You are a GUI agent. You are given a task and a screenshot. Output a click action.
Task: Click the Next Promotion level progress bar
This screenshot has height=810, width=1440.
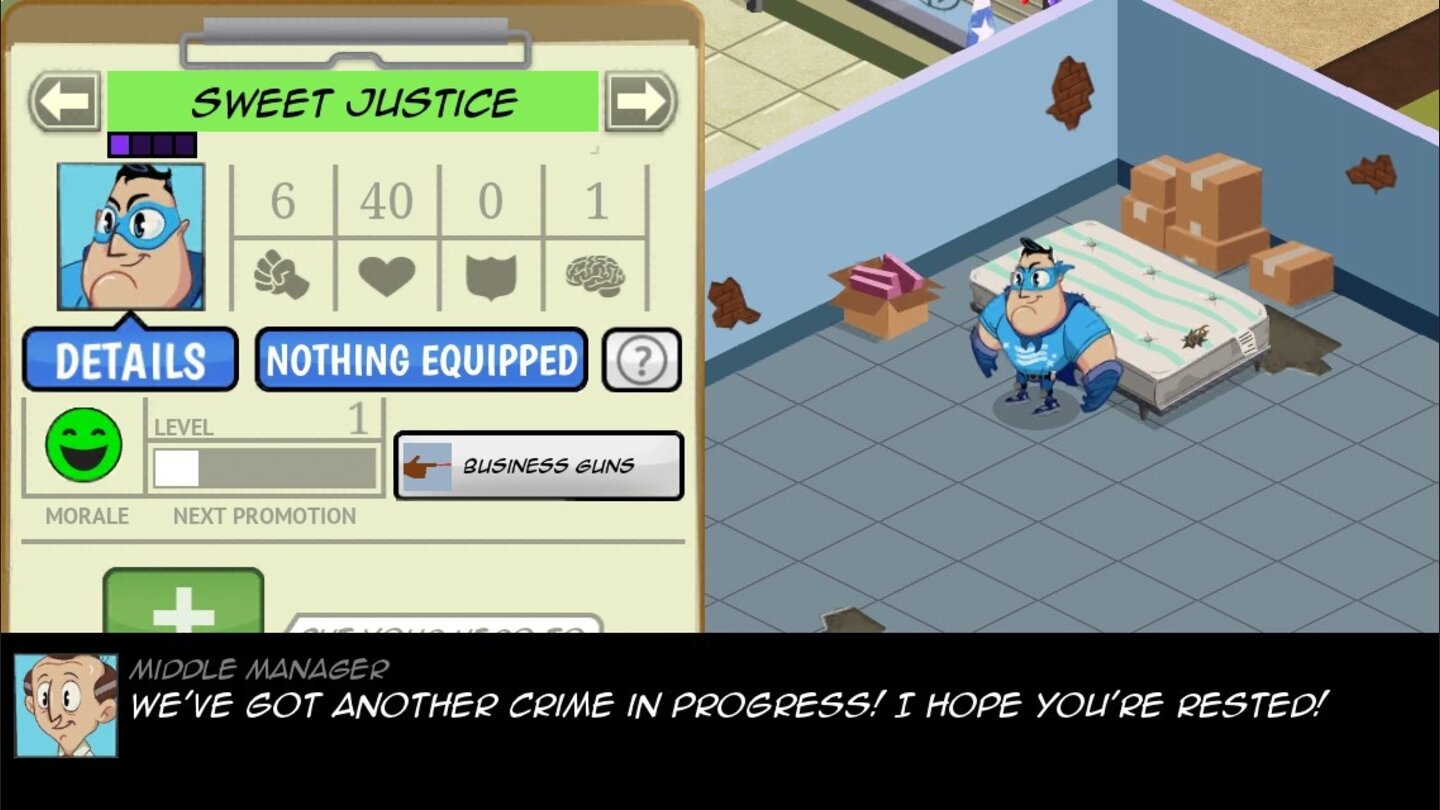click(x=263, y=466)
